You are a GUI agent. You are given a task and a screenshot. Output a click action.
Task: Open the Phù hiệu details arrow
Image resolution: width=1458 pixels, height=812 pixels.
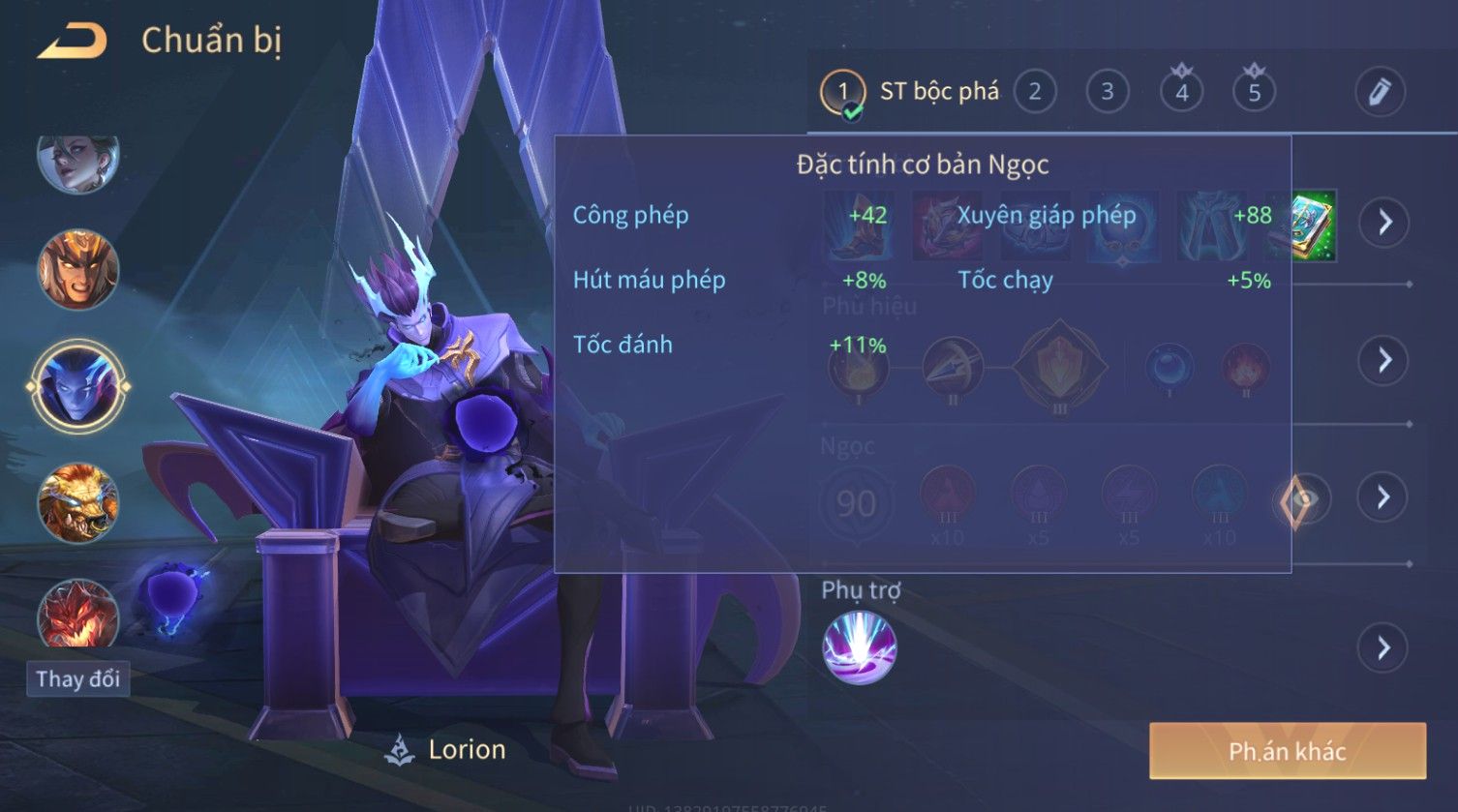[x=1384, y=360]
